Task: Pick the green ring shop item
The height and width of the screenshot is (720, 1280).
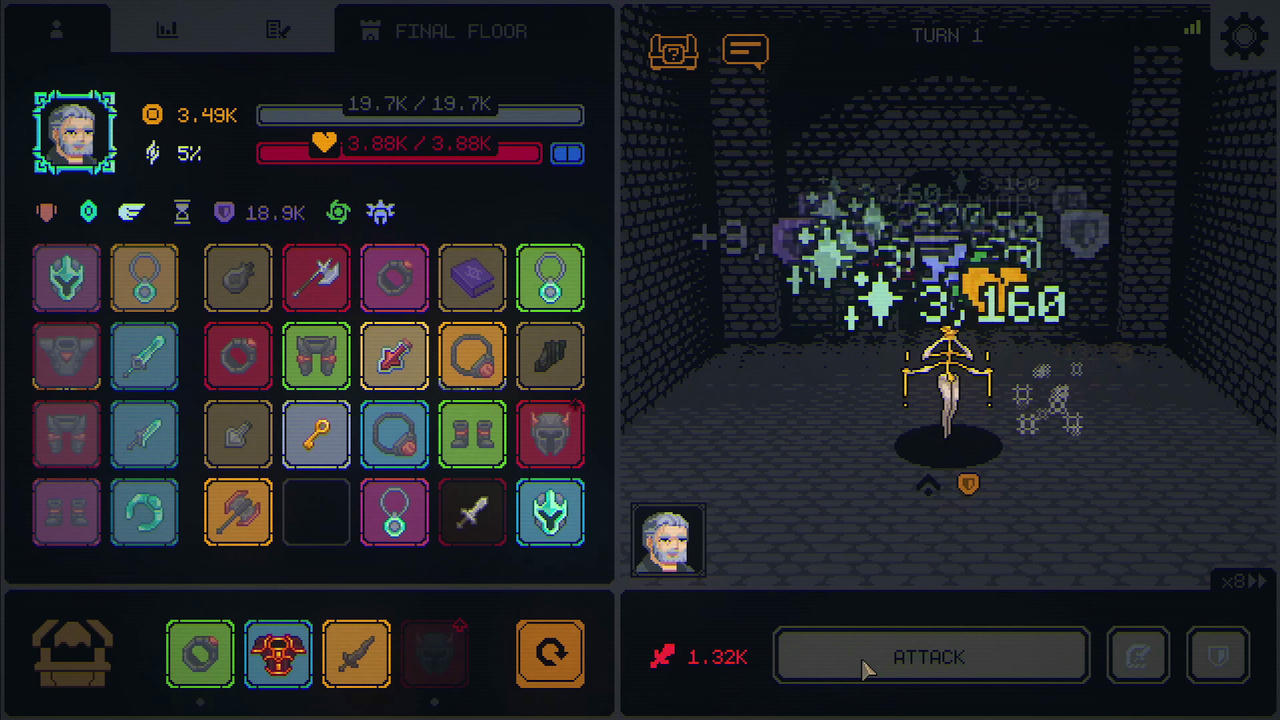Action: [200, 654]
